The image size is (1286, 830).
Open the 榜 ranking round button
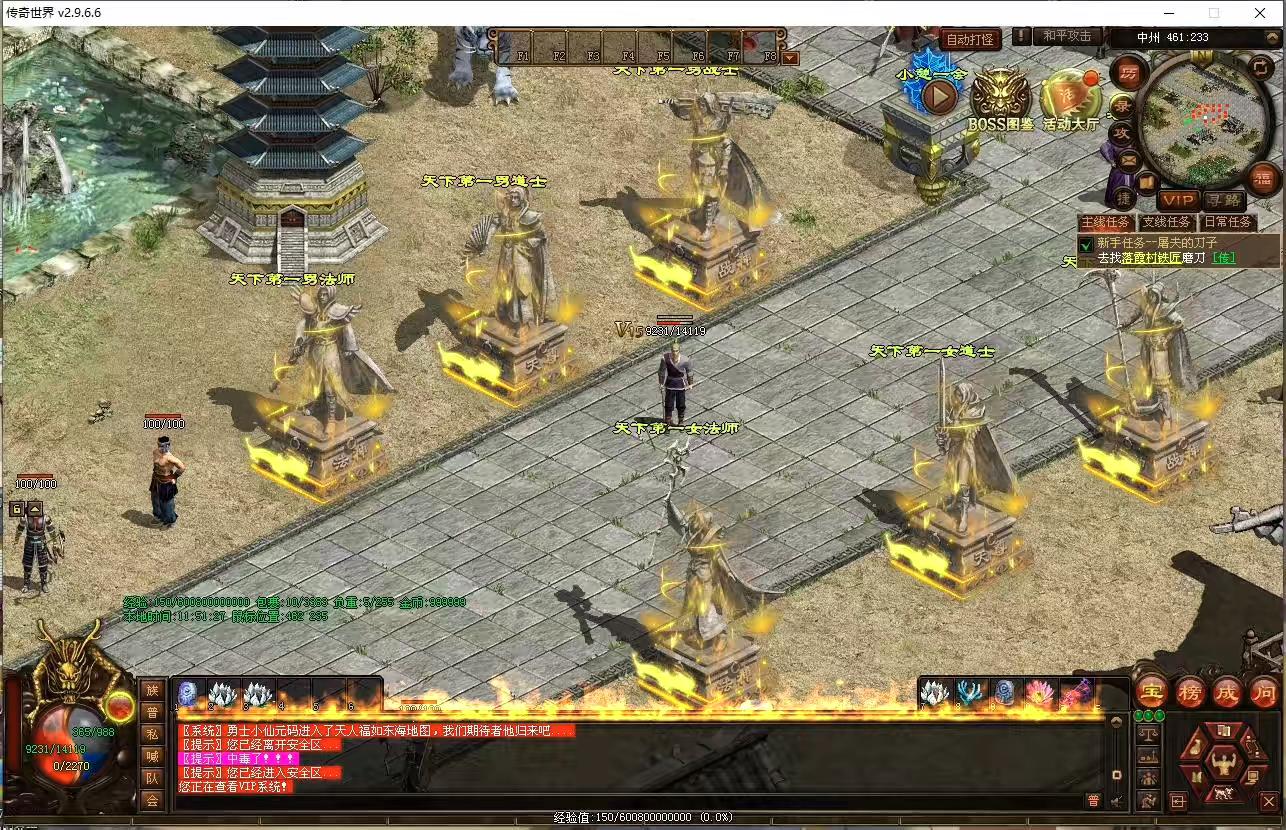click(x=1190, y=692)
